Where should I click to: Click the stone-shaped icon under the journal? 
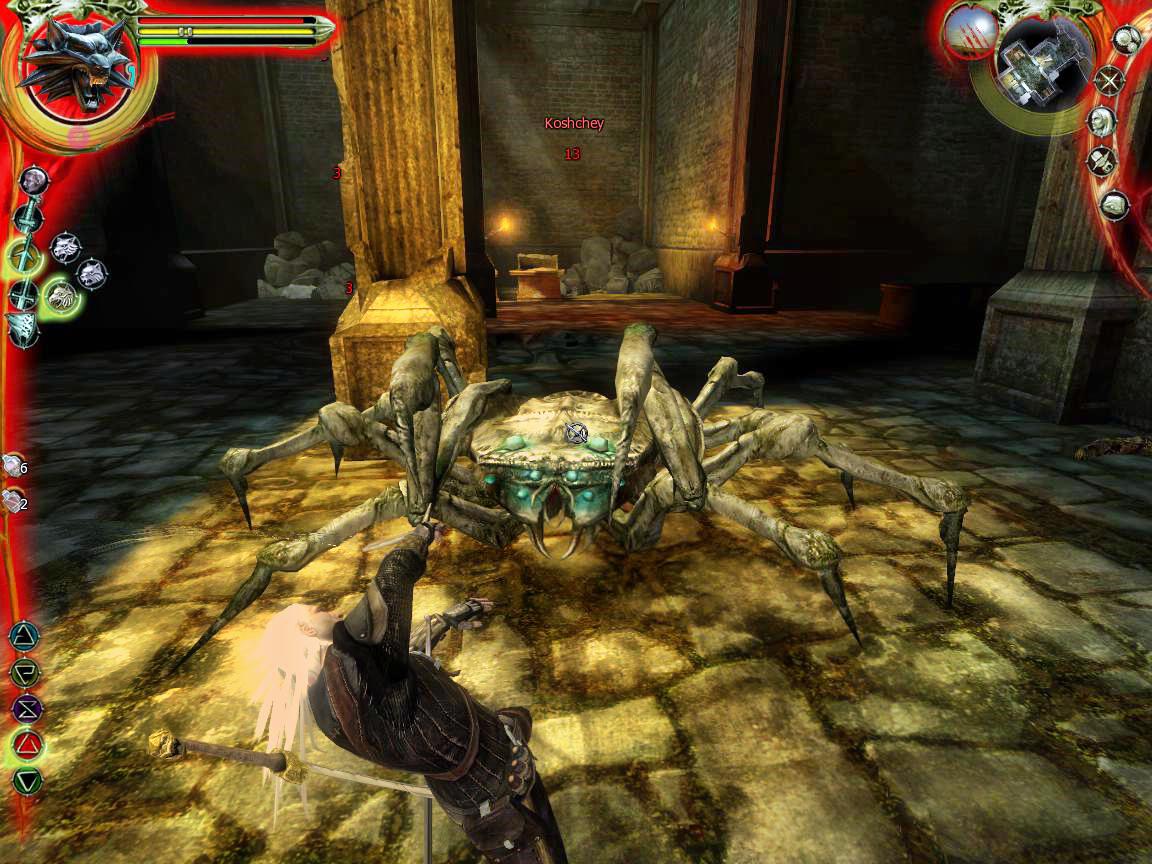click(x=1115, y=205)
